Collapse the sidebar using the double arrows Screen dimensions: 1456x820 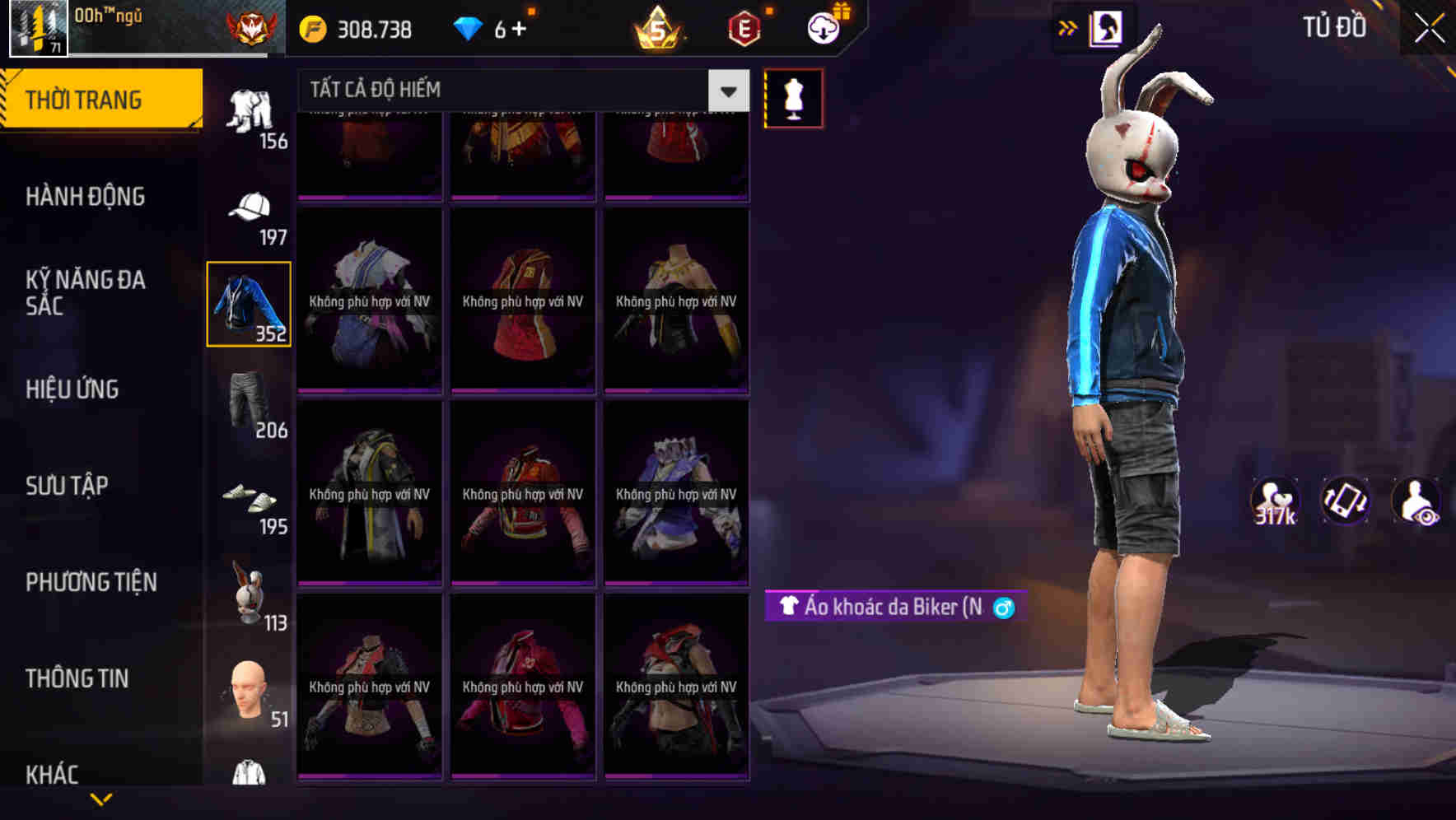tap(1068, 27)
